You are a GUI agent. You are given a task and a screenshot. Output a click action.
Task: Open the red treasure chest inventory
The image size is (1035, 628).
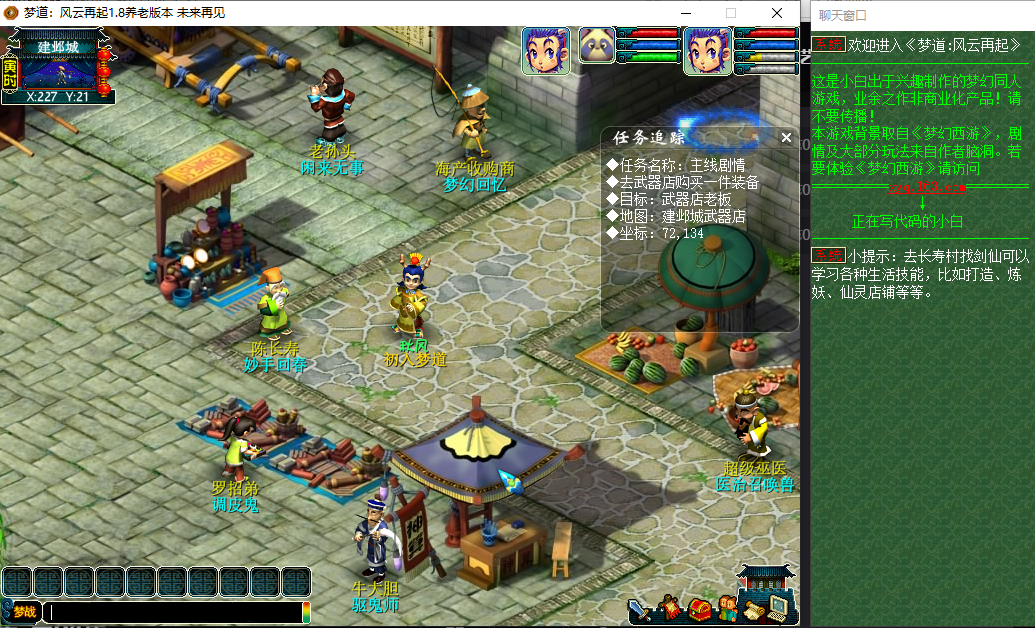699,608
